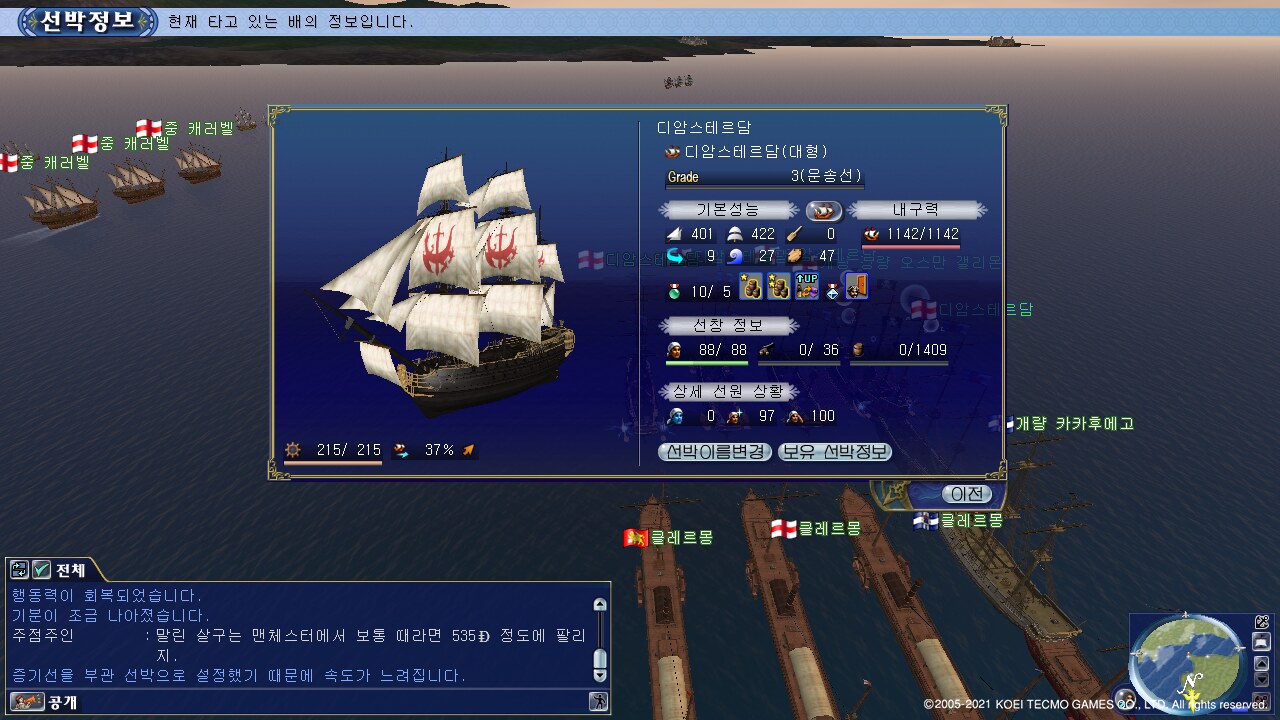Toggle the green checkmark chat filter
Screen dimensions: 1280x720
(x=41, y=570)
